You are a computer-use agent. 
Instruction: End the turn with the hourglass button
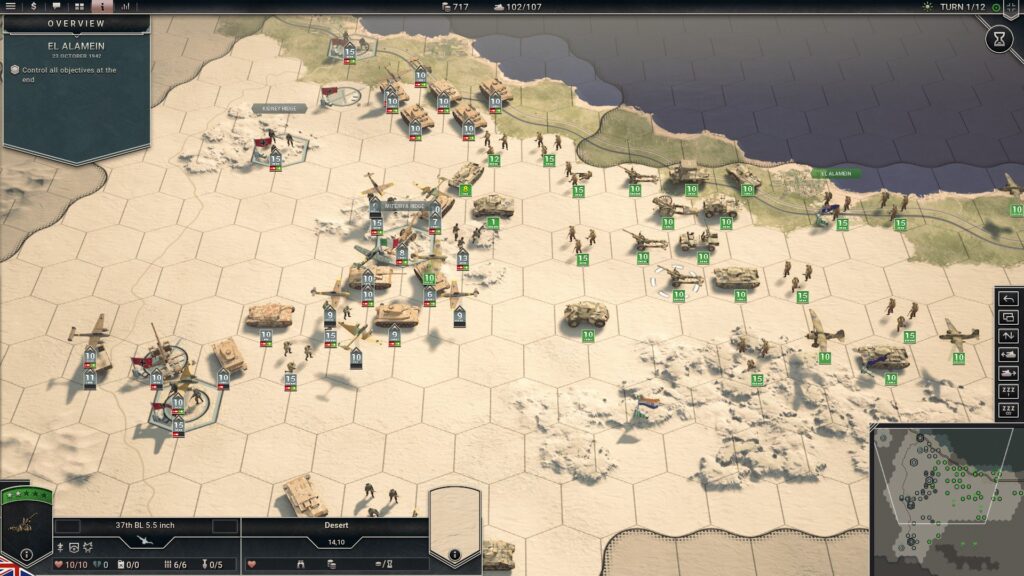coord(999,39)
